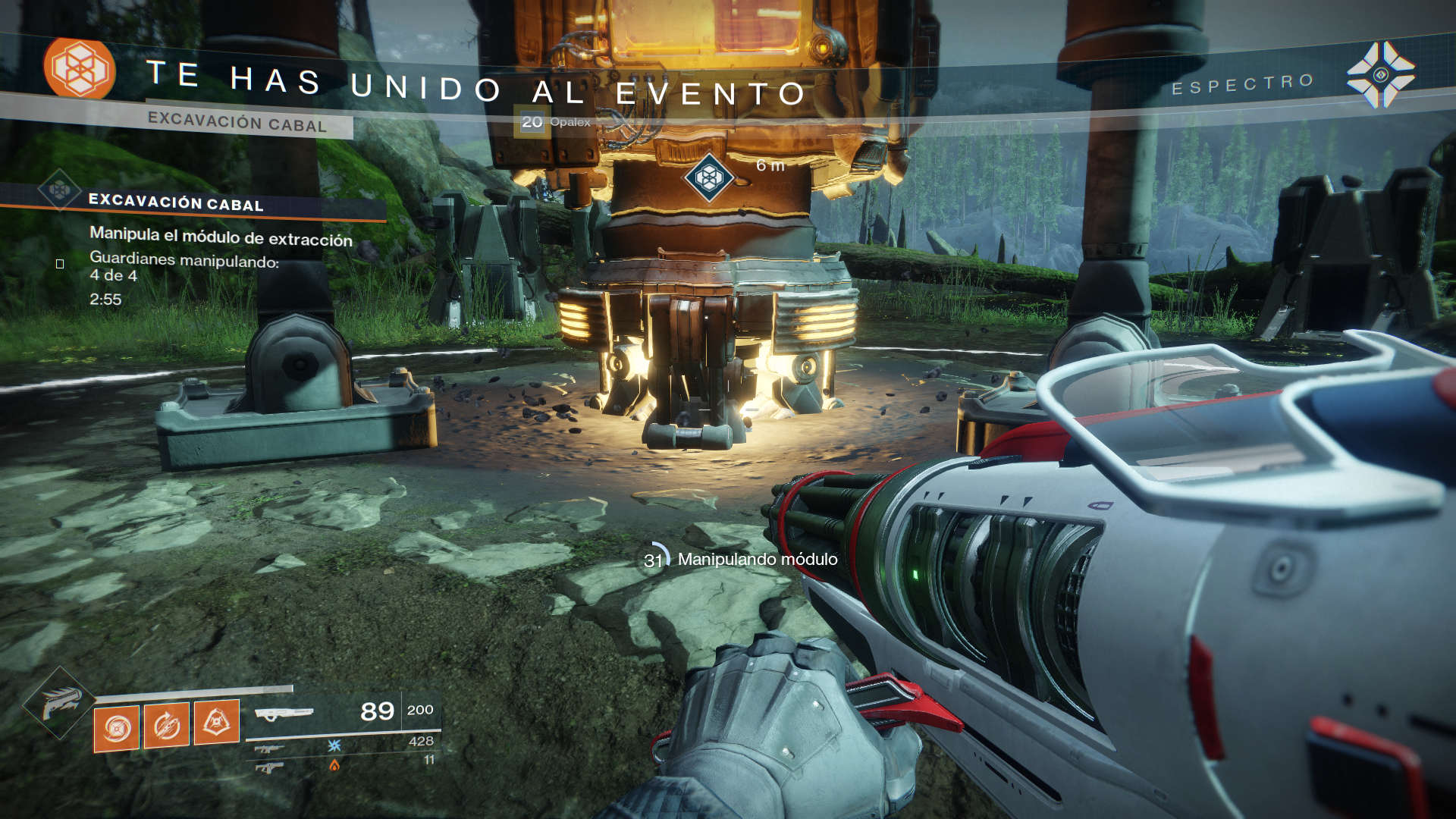Use the throwing knife melee ability icon
This screenshot has width=1456, height=819.
pyautogui.click(x=217, y=722)
